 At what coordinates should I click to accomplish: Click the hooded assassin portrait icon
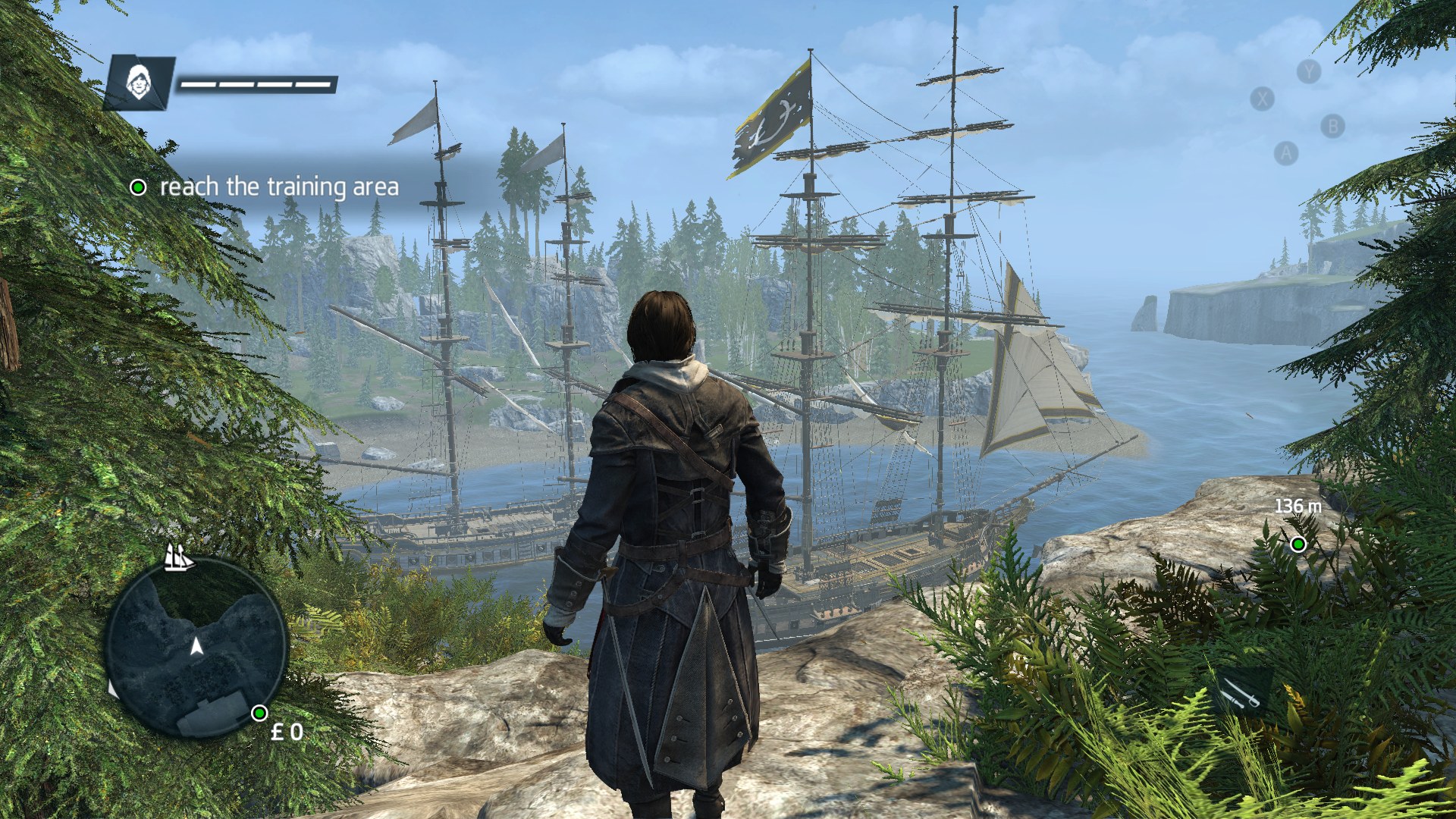(138, 81)
